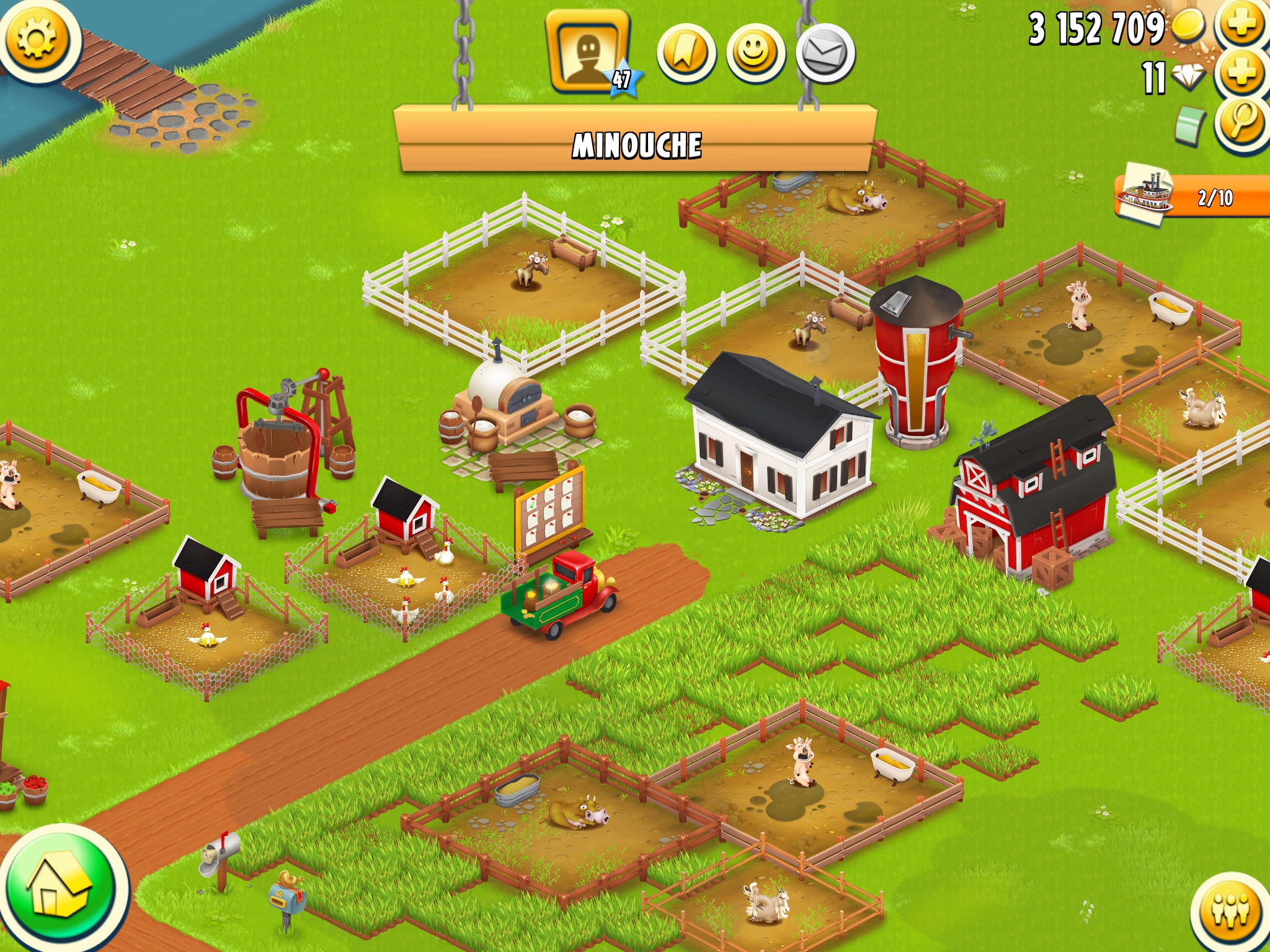The image size is (1270, 952).
Task: Open the envelope mail button
Action: coord(825,54)
